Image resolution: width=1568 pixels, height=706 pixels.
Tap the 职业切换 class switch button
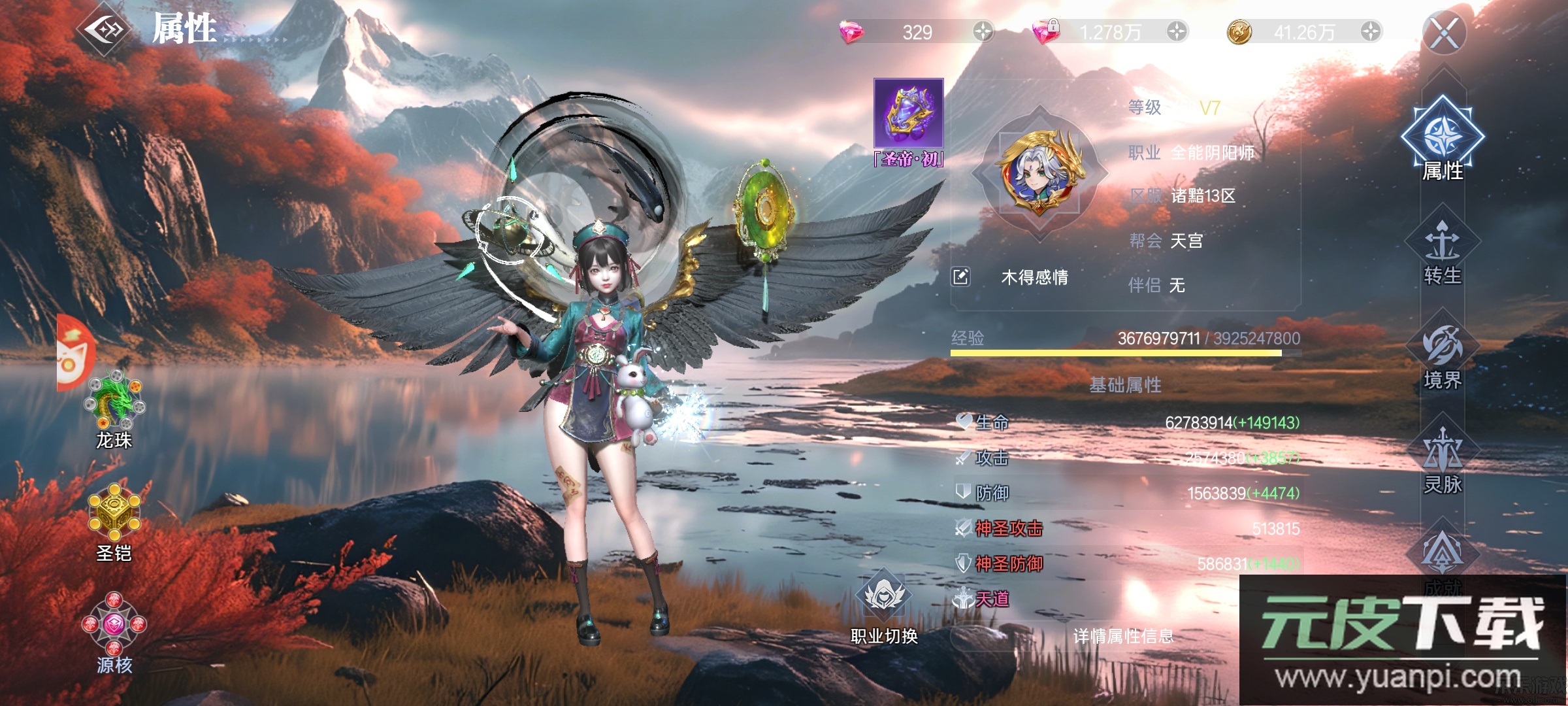884,607
